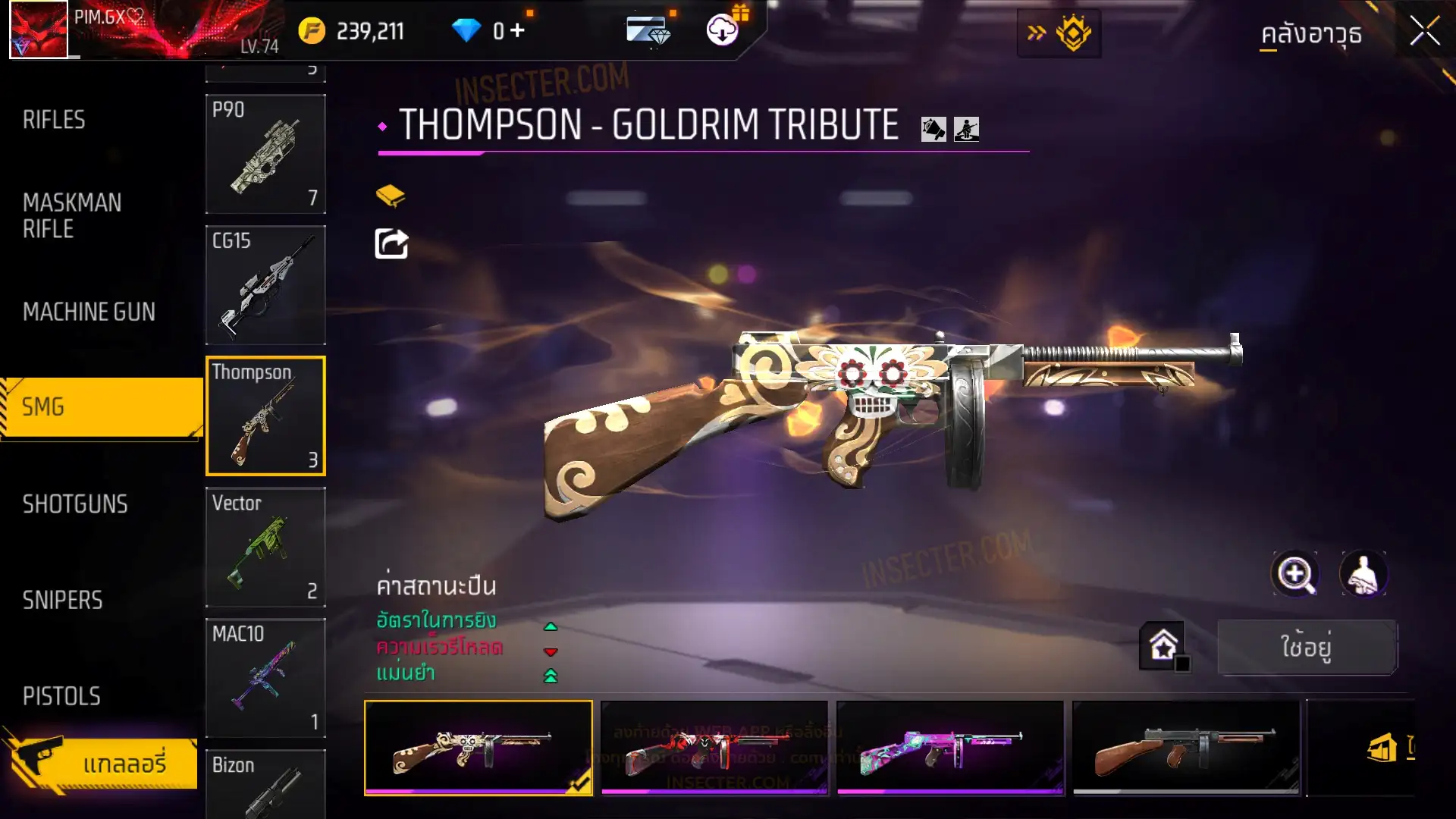Screen dimensions: 1456x819
Task: Select the CG15 weapon tile
Action: click(x=265, y=285)
